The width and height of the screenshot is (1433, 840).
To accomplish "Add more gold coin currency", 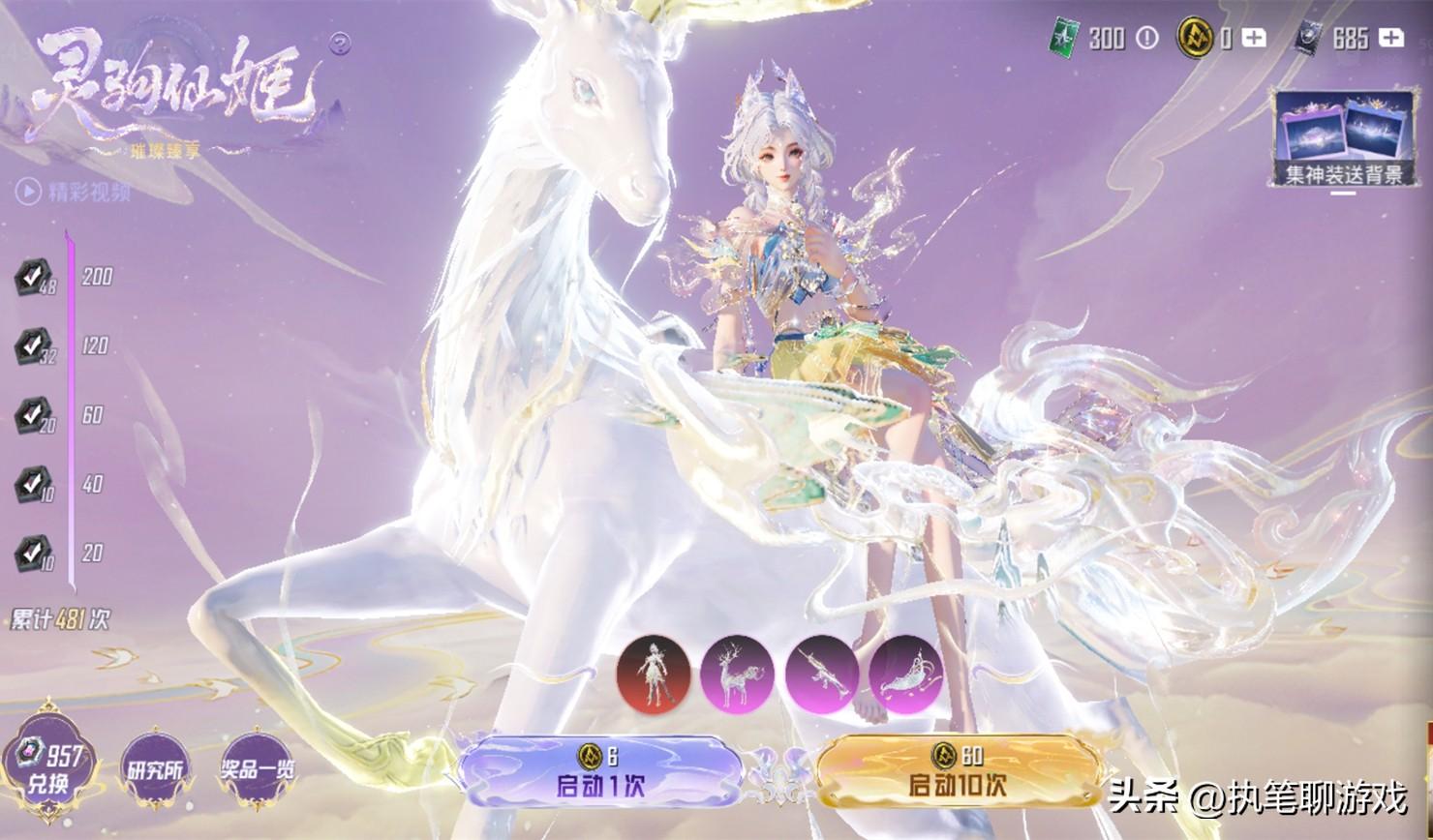I will pyautogui.click(x=1254, y=38).
